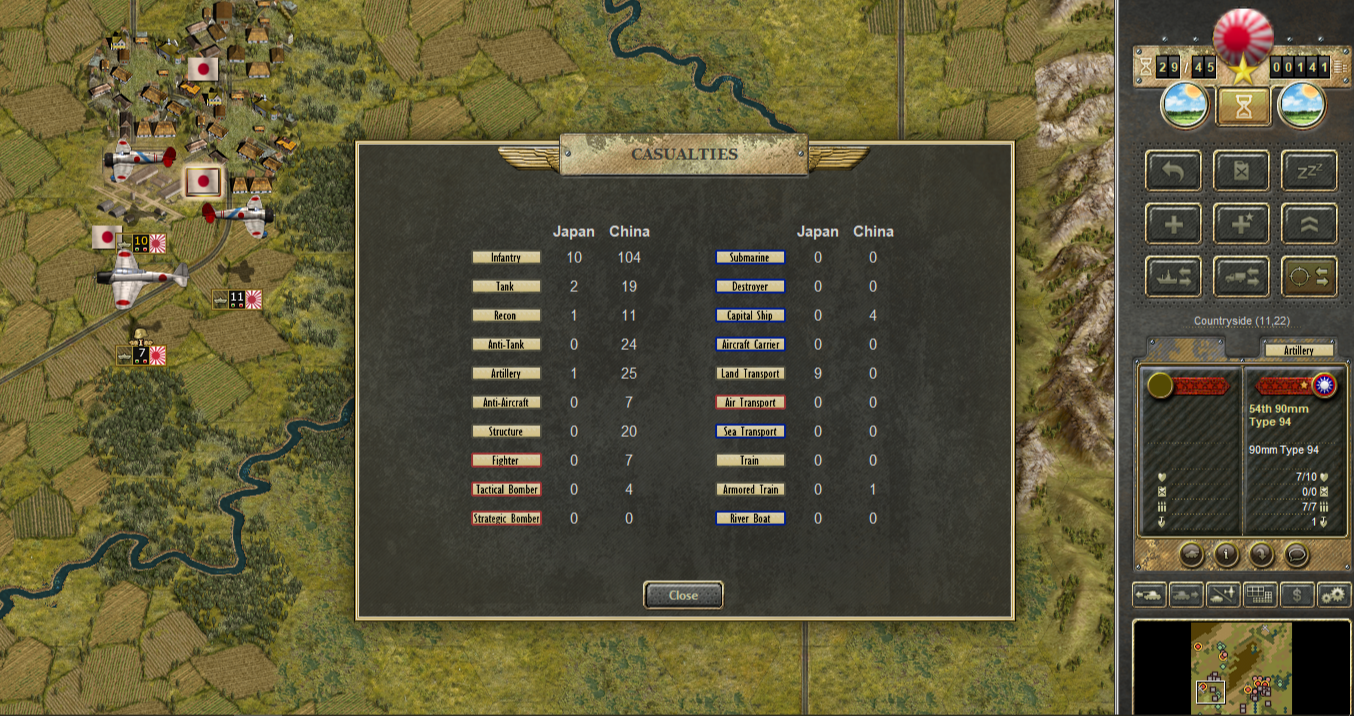Viewport: 1354px width, 716px height.
Task: Click the tank and plane toolbar button
Action: [1223, 594]
